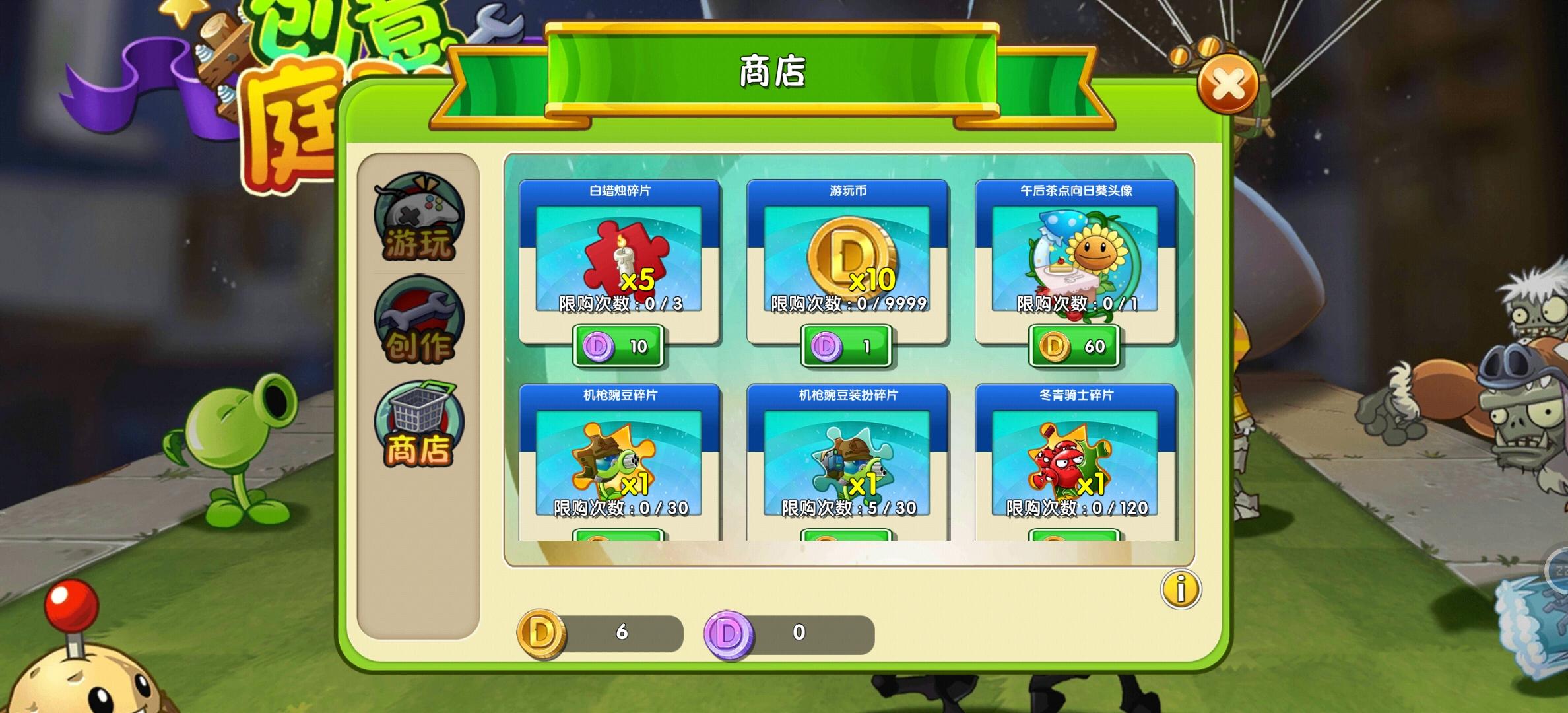Purchase 游玩币 for 1 purple coin
The height and width of the screenshot is (713, 1568).
coord(845,346)
